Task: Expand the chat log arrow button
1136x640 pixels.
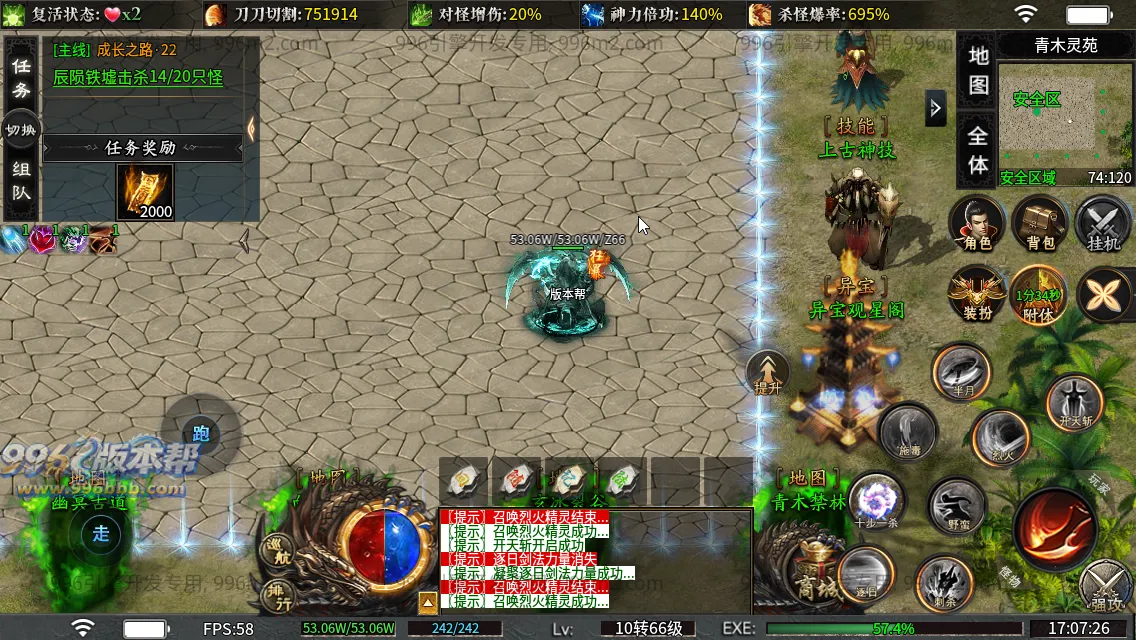Action: (427, 602)
